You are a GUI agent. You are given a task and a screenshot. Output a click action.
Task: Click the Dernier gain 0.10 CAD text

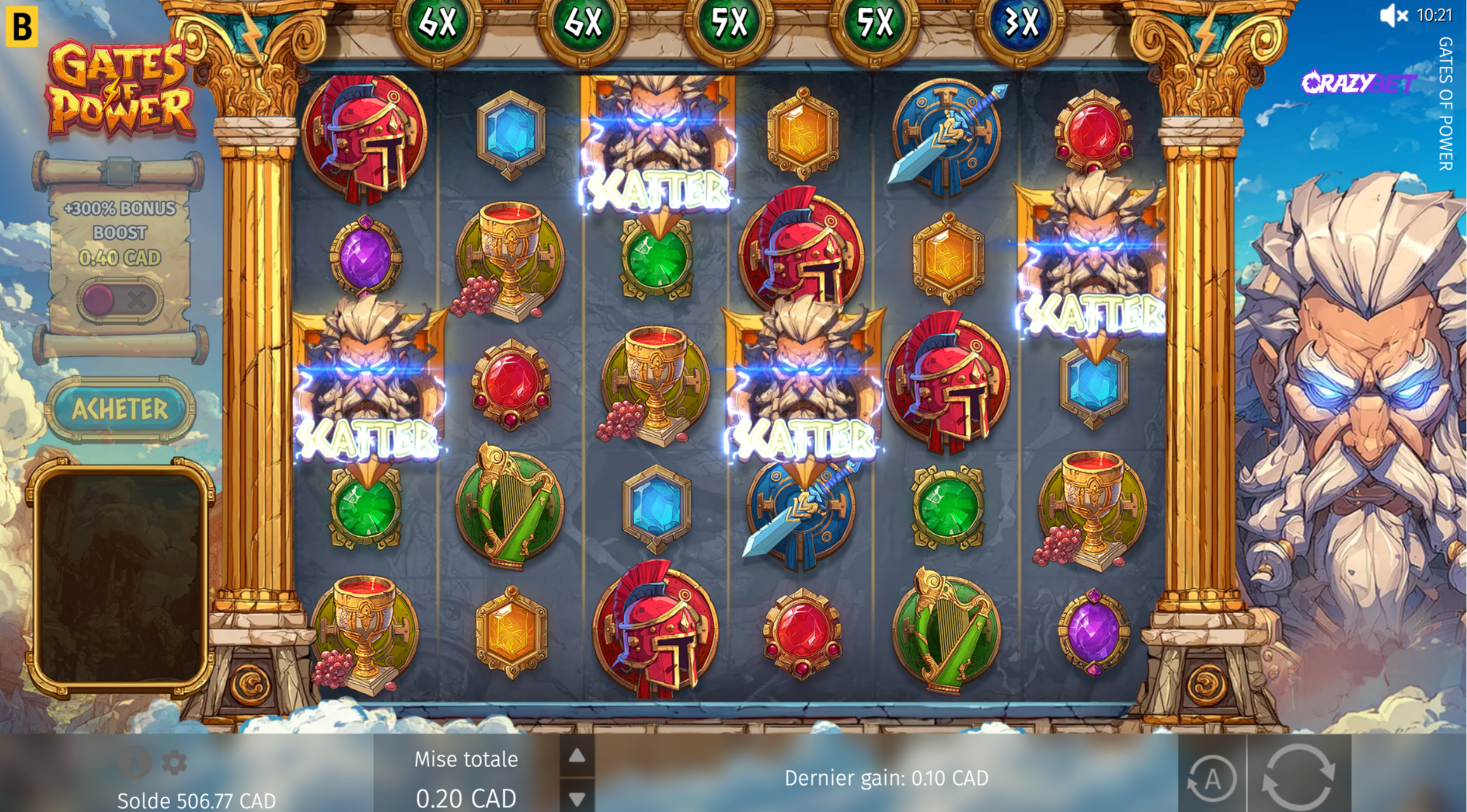886,777
